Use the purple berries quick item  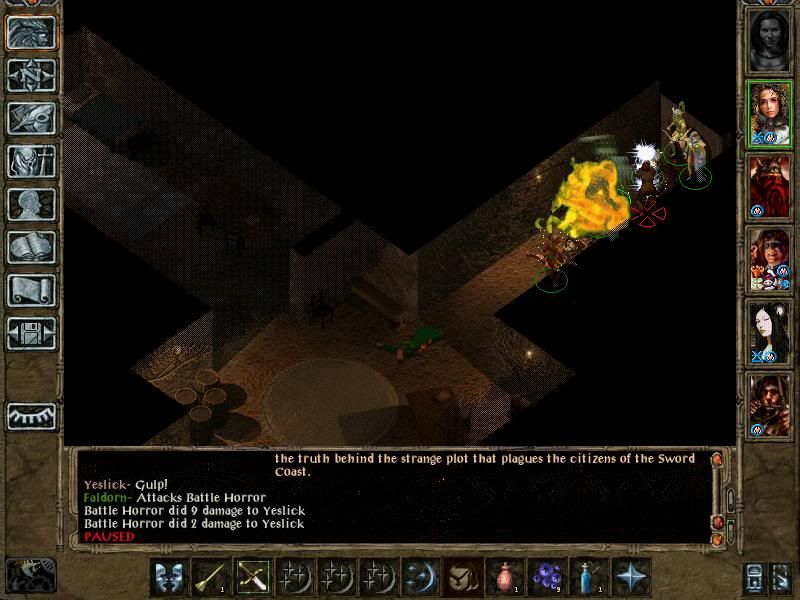point(545,576)
